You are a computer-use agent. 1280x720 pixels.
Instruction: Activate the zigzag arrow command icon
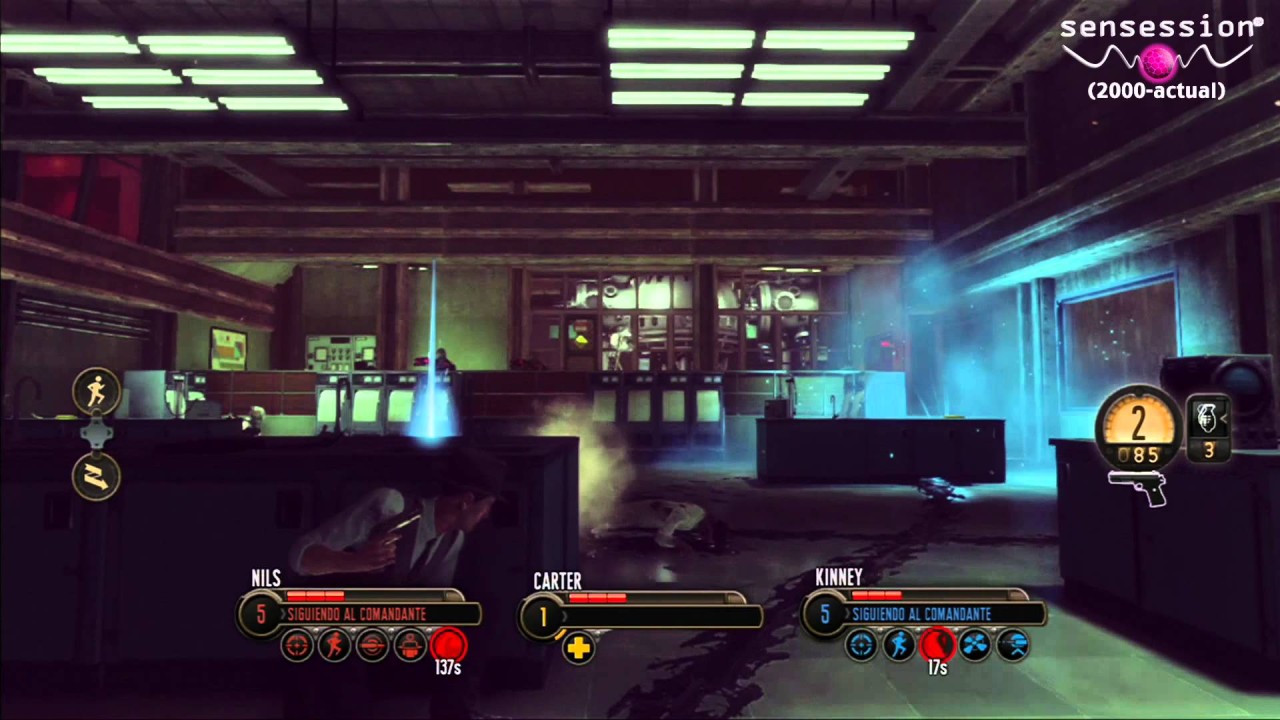[96, 476]
